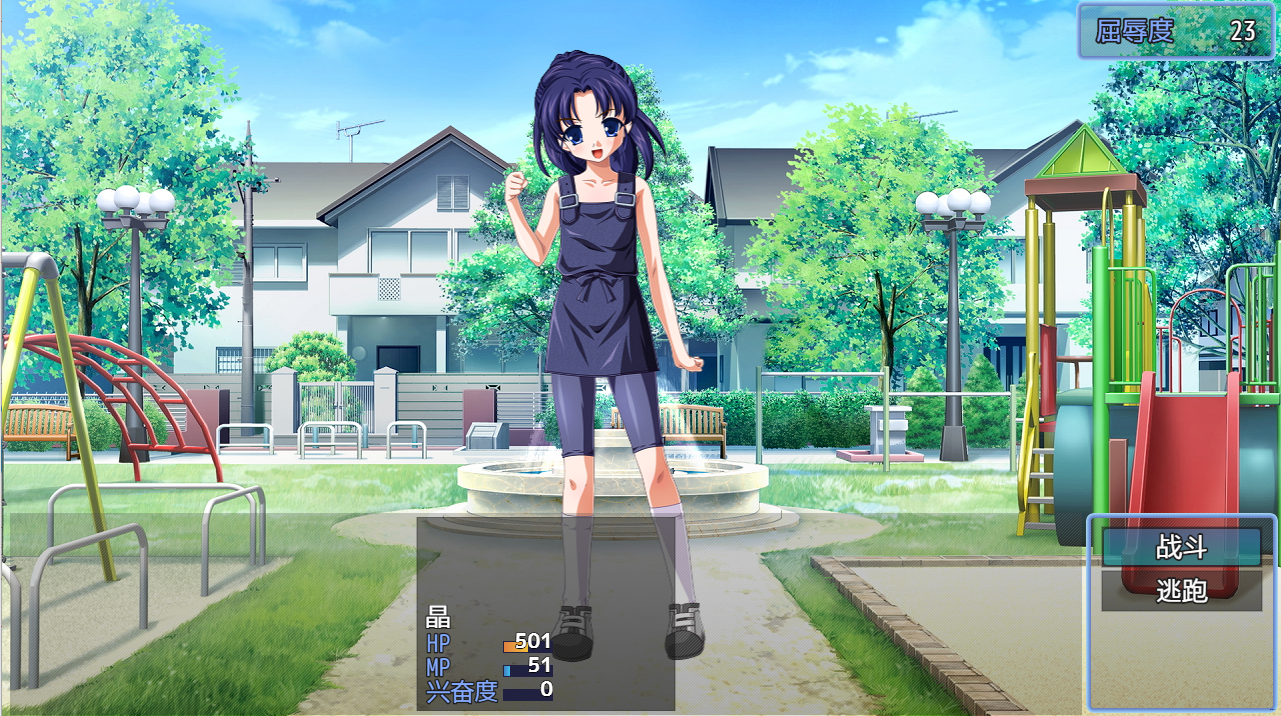Screen dimensions: 1281x716
Task: Select the 战斗 (Fight) command
Action: [x=1182, y=548]
